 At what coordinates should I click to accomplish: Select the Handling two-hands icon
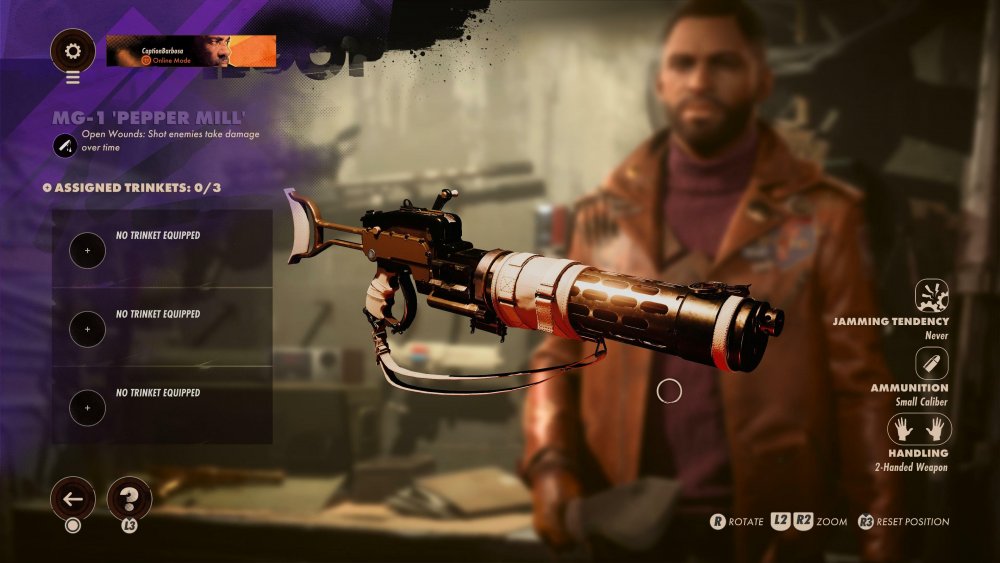919,429
